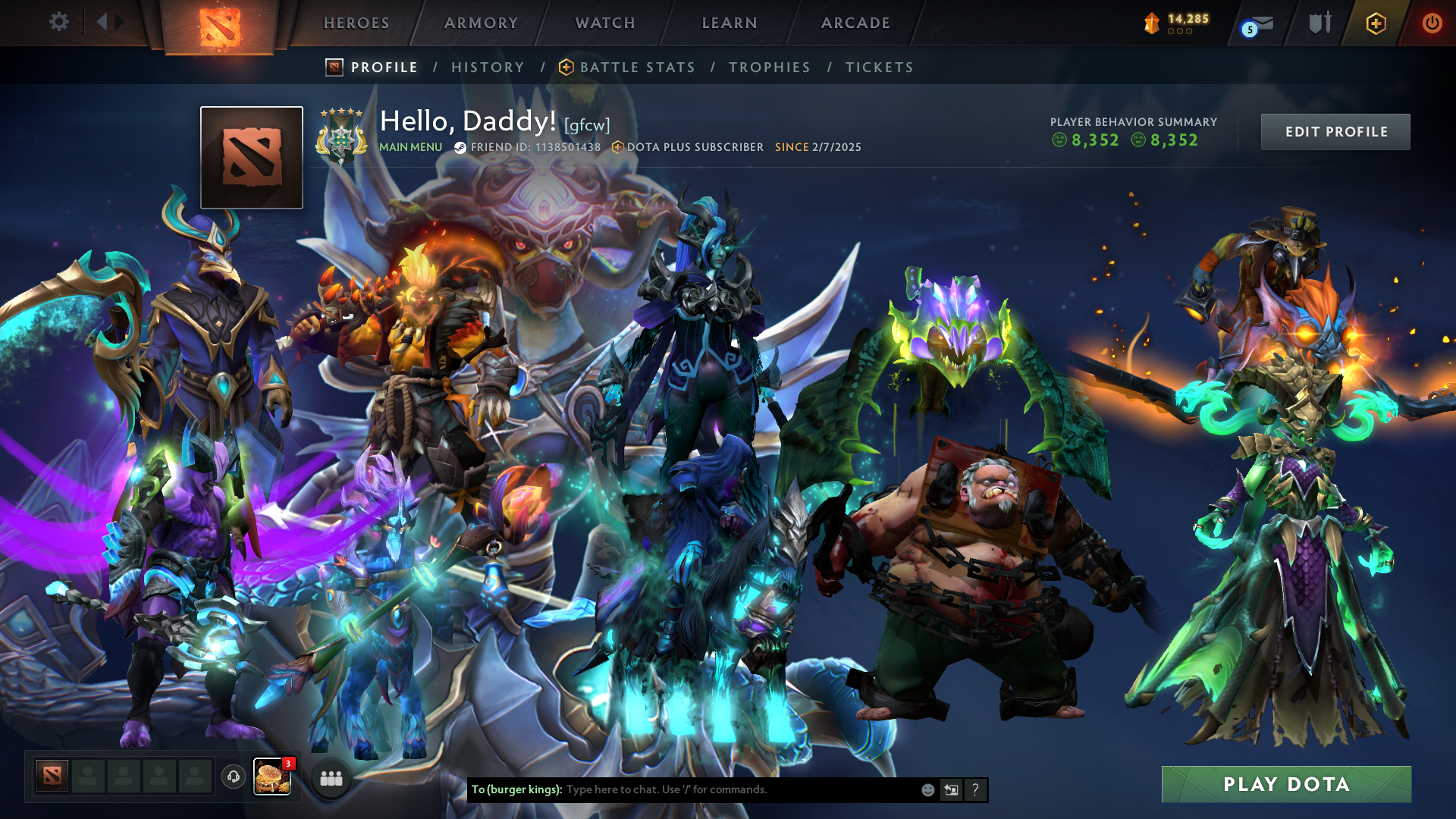This screenshot has width=1456, height=819.
Task: Open the Battle Pass level gem icon
Action: [1151, 21]
